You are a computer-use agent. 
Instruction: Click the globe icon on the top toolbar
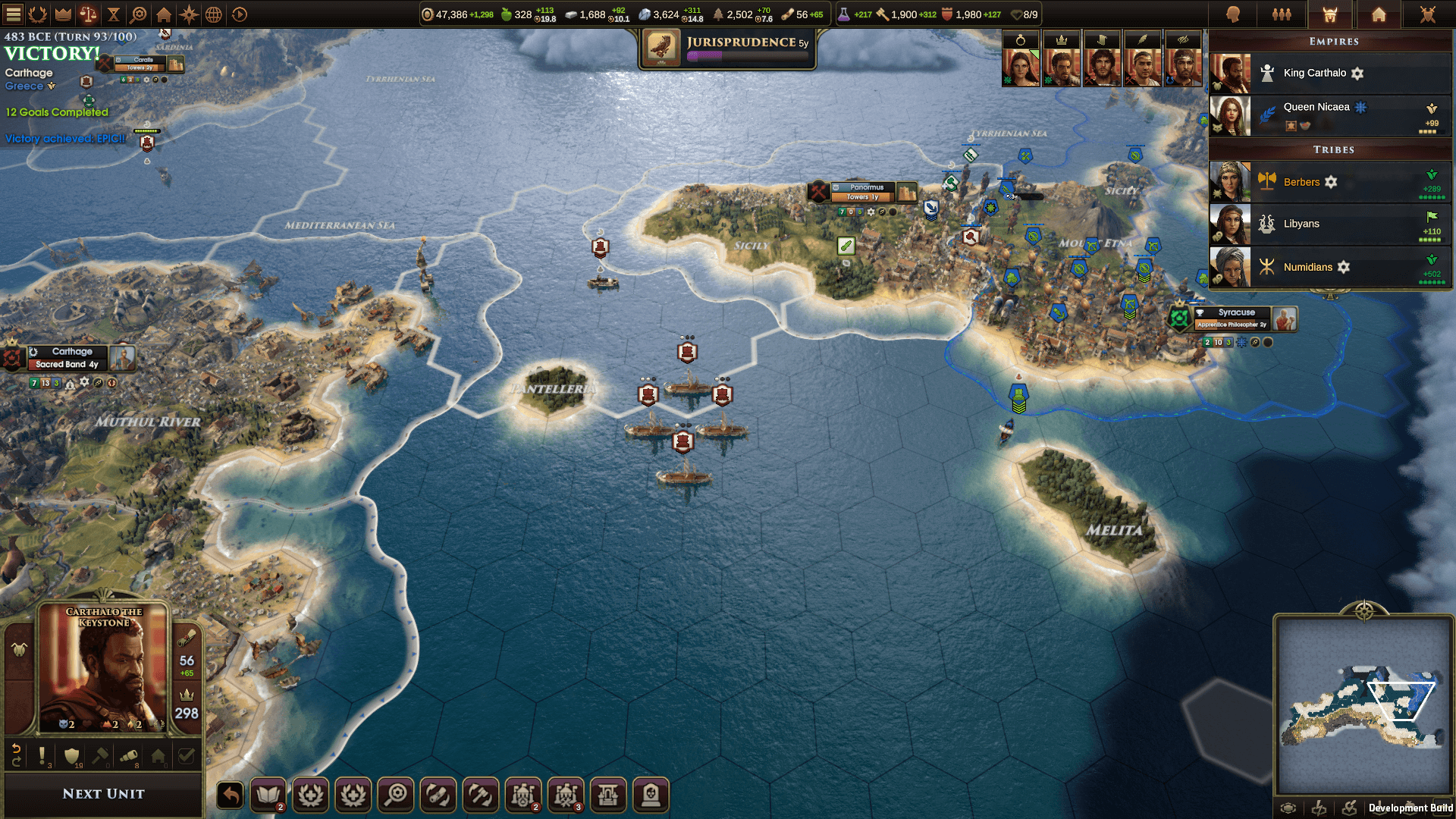215,14
